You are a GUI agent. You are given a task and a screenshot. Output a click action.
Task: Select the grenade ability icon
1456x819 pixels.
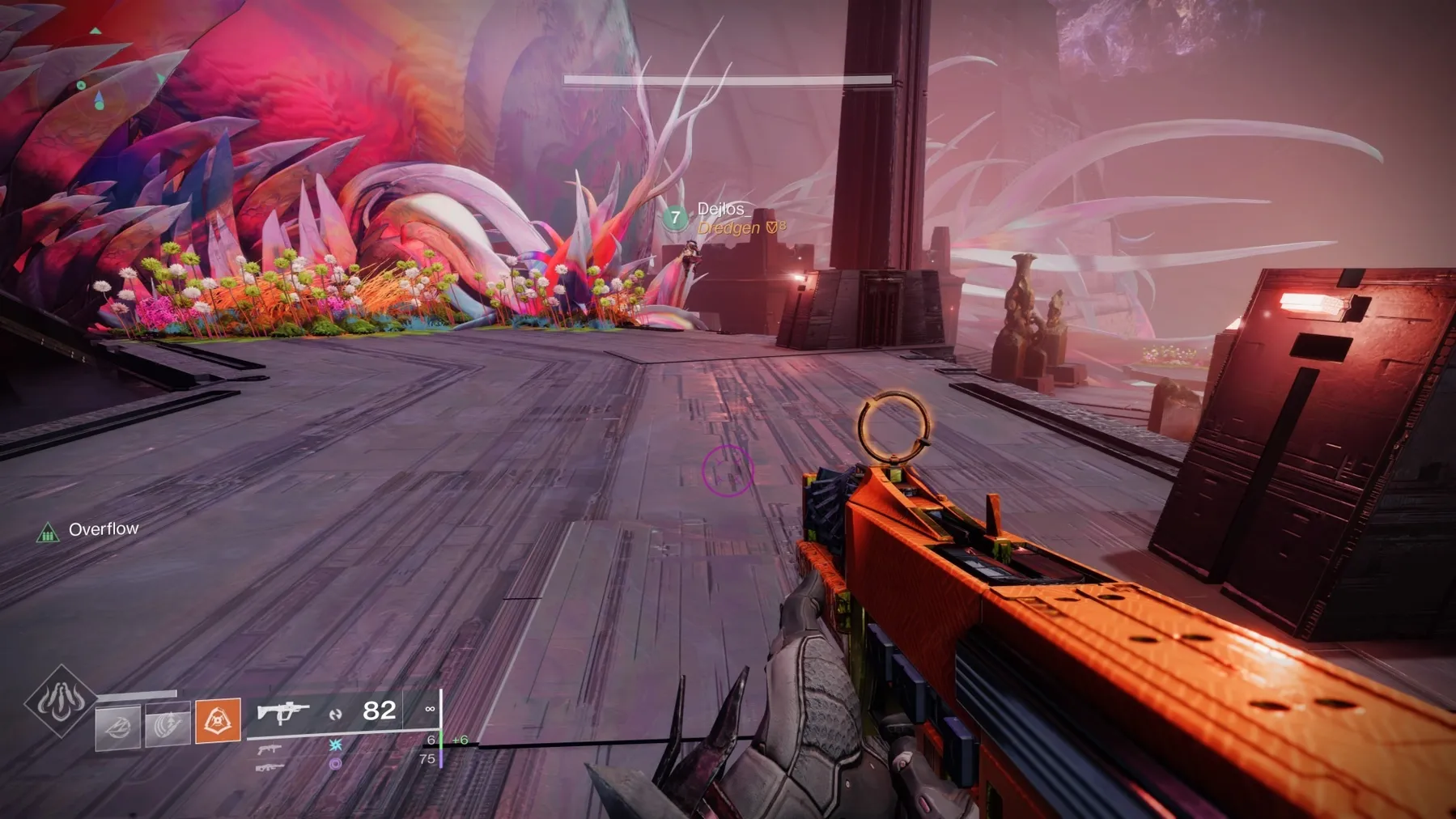click(x=118, y=725)
